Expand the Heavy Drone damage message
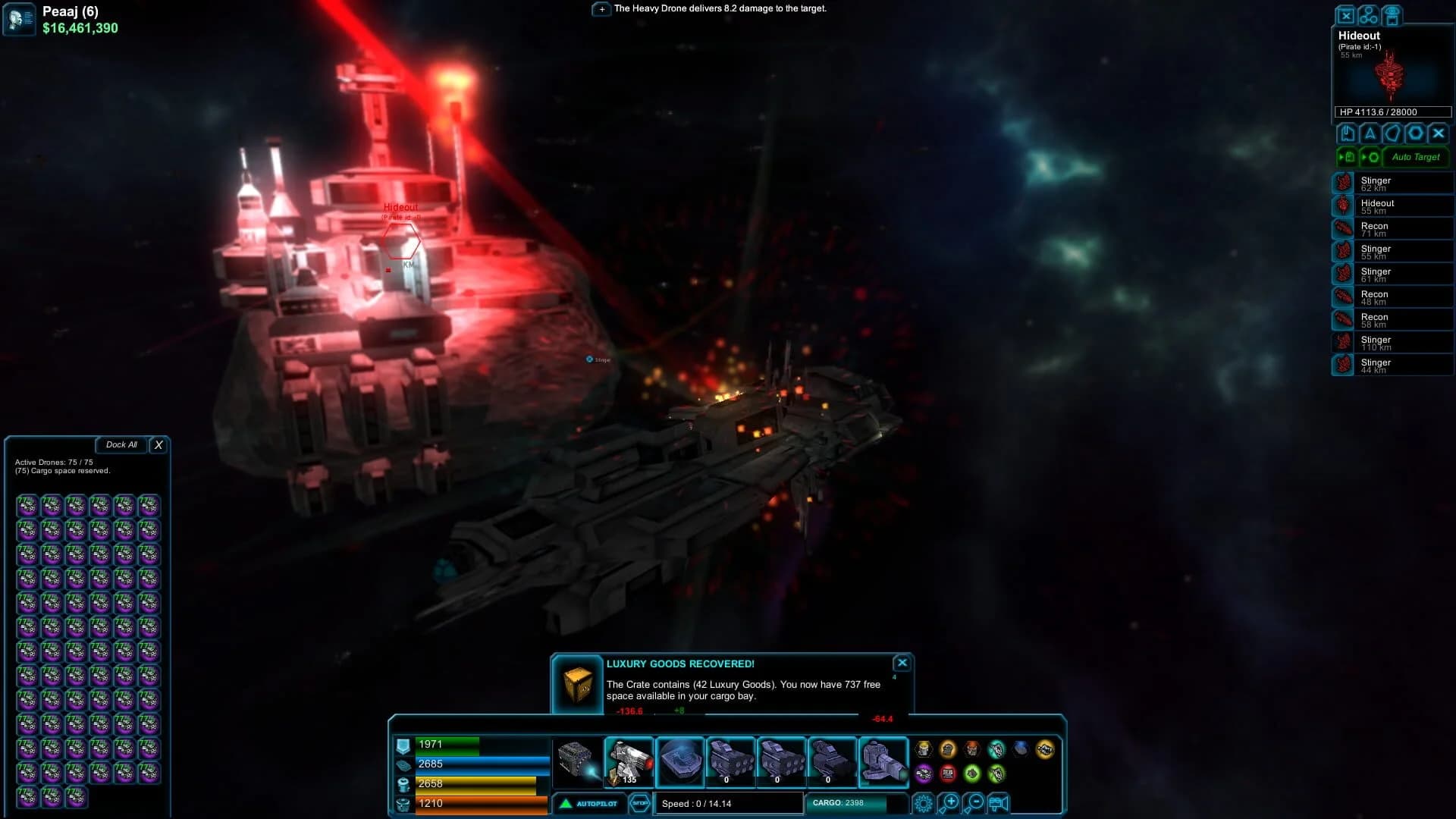Image resolution: width=1456 pixels, height=819 pixels. click(601, 10)
